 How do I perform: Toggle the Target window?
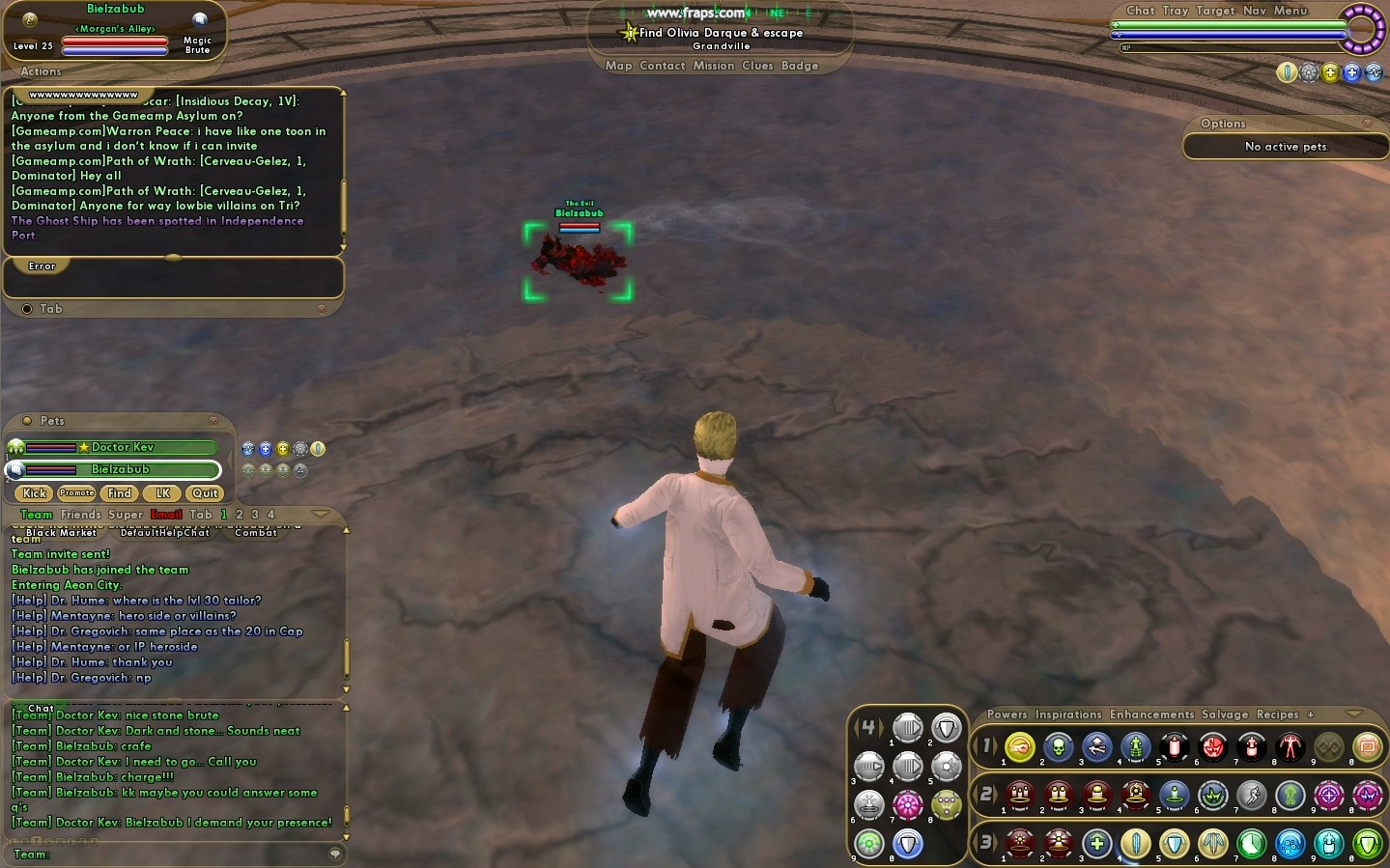pos(1215,11)
